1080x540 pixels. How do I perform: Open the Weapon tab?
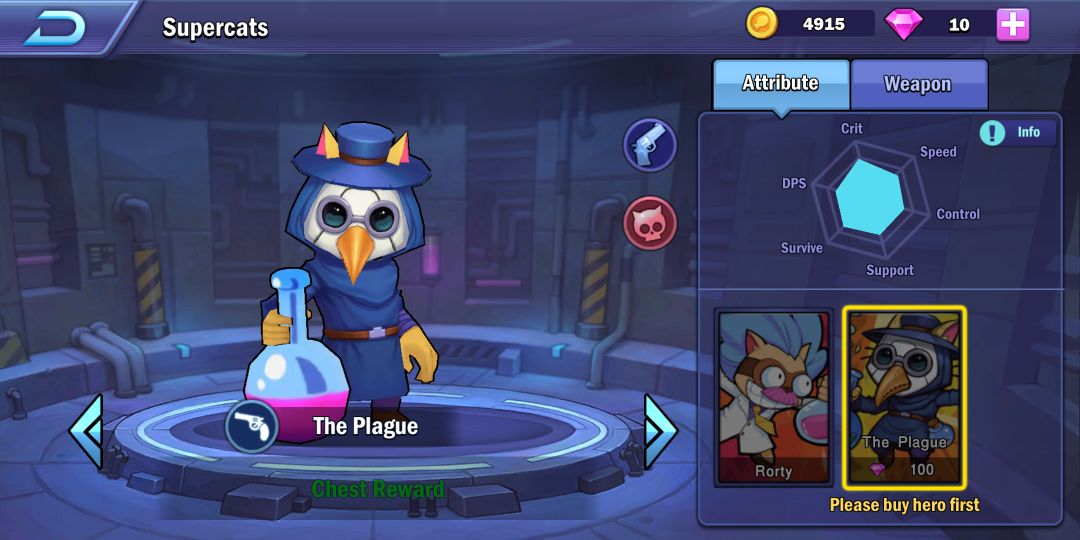point(918,85)
